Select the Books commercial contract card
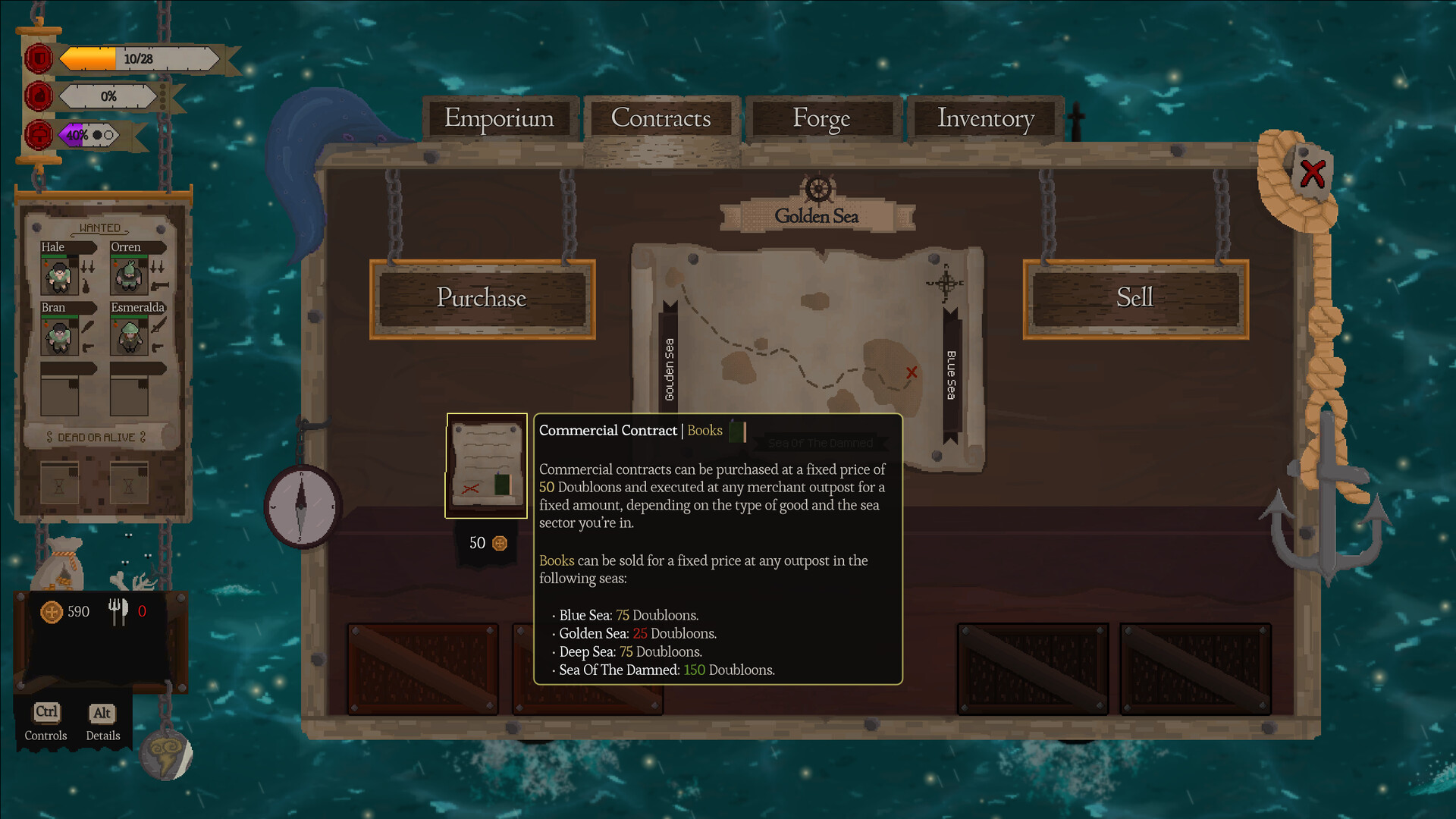The height and width of the screenshot is (819, 1456). pyautogui.click(x=486, y=466)
